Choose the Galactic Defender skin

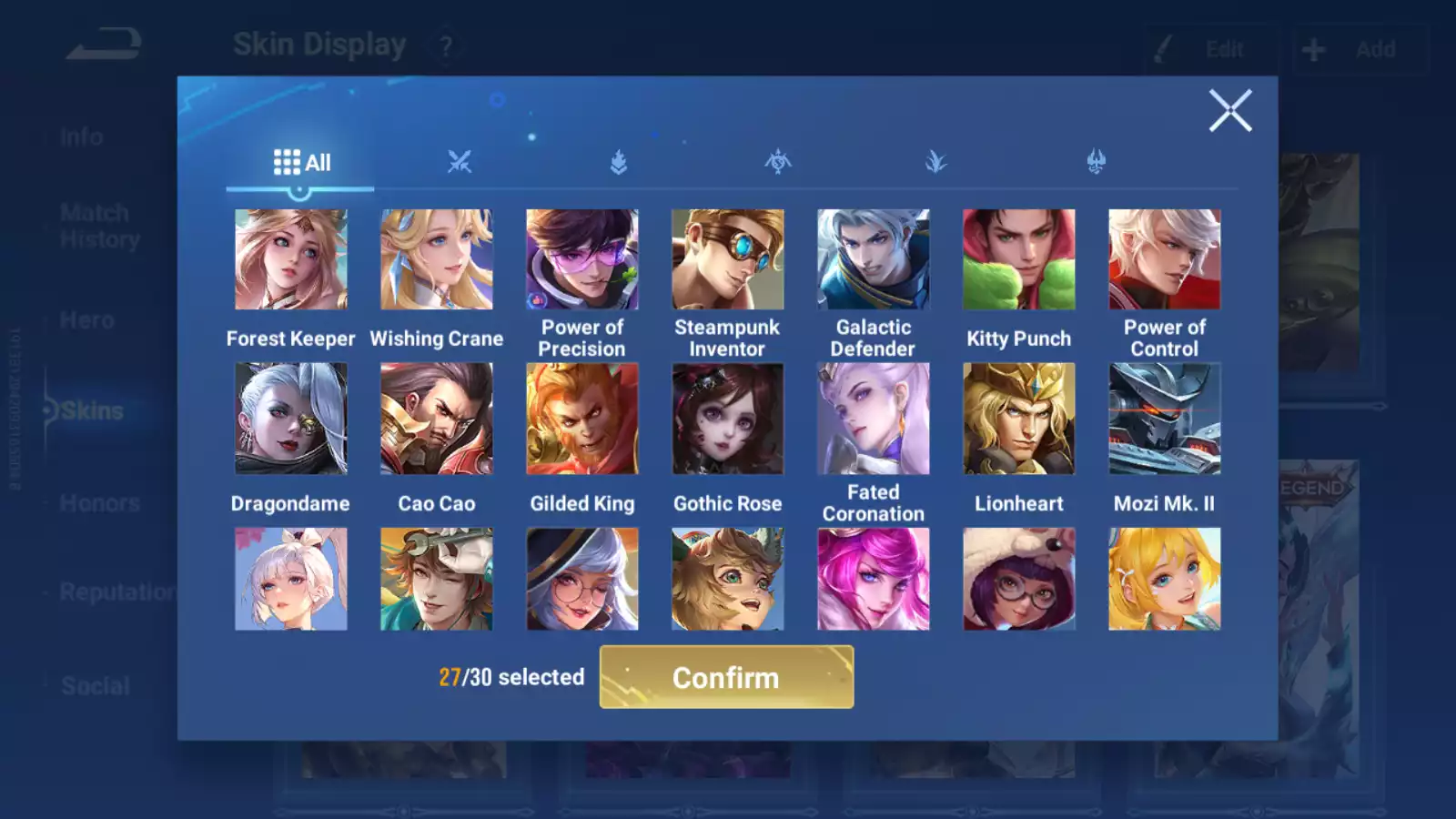pos(874,260)
